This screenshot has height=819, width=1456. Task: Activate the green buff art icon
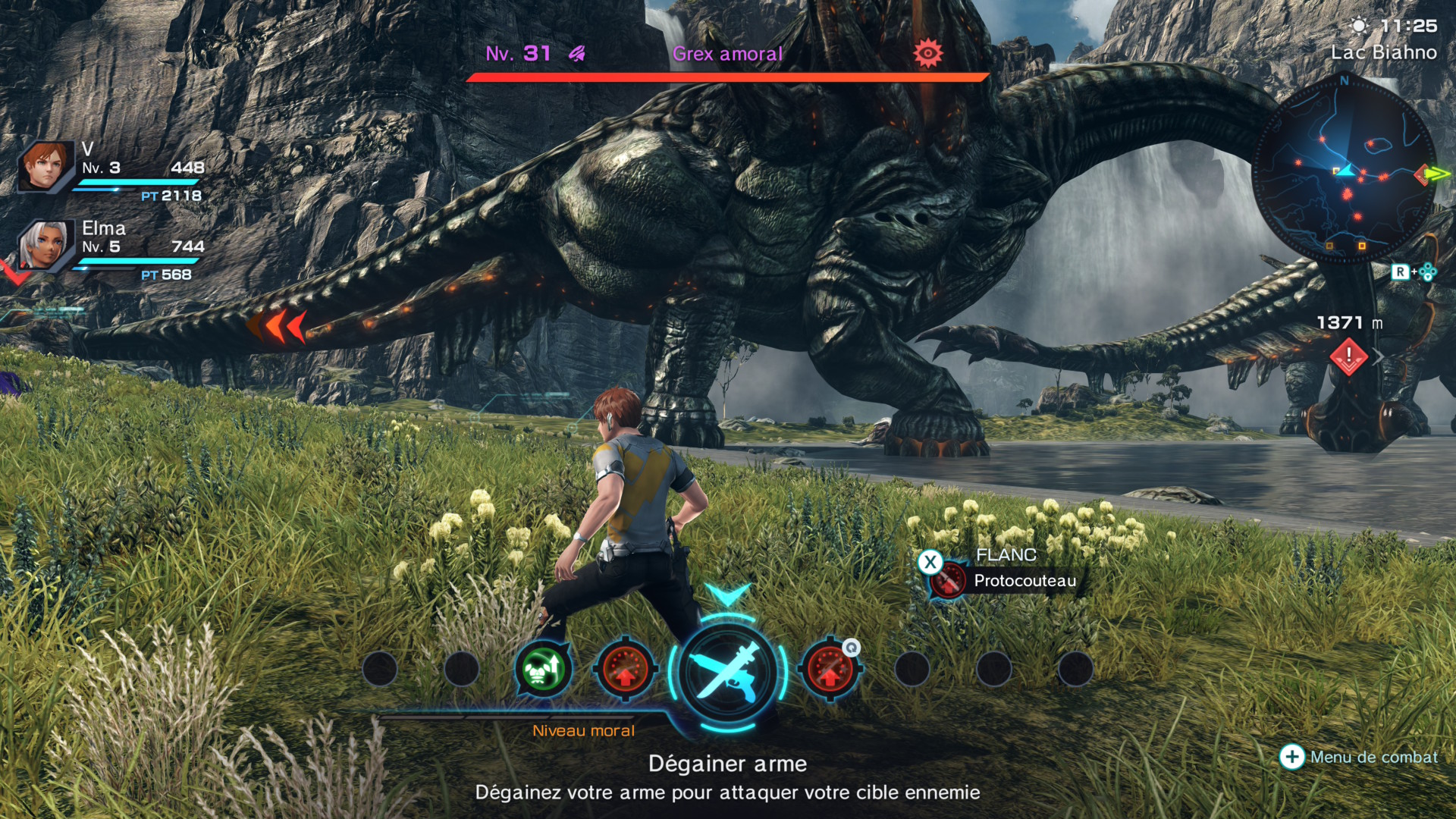[543, 670]
